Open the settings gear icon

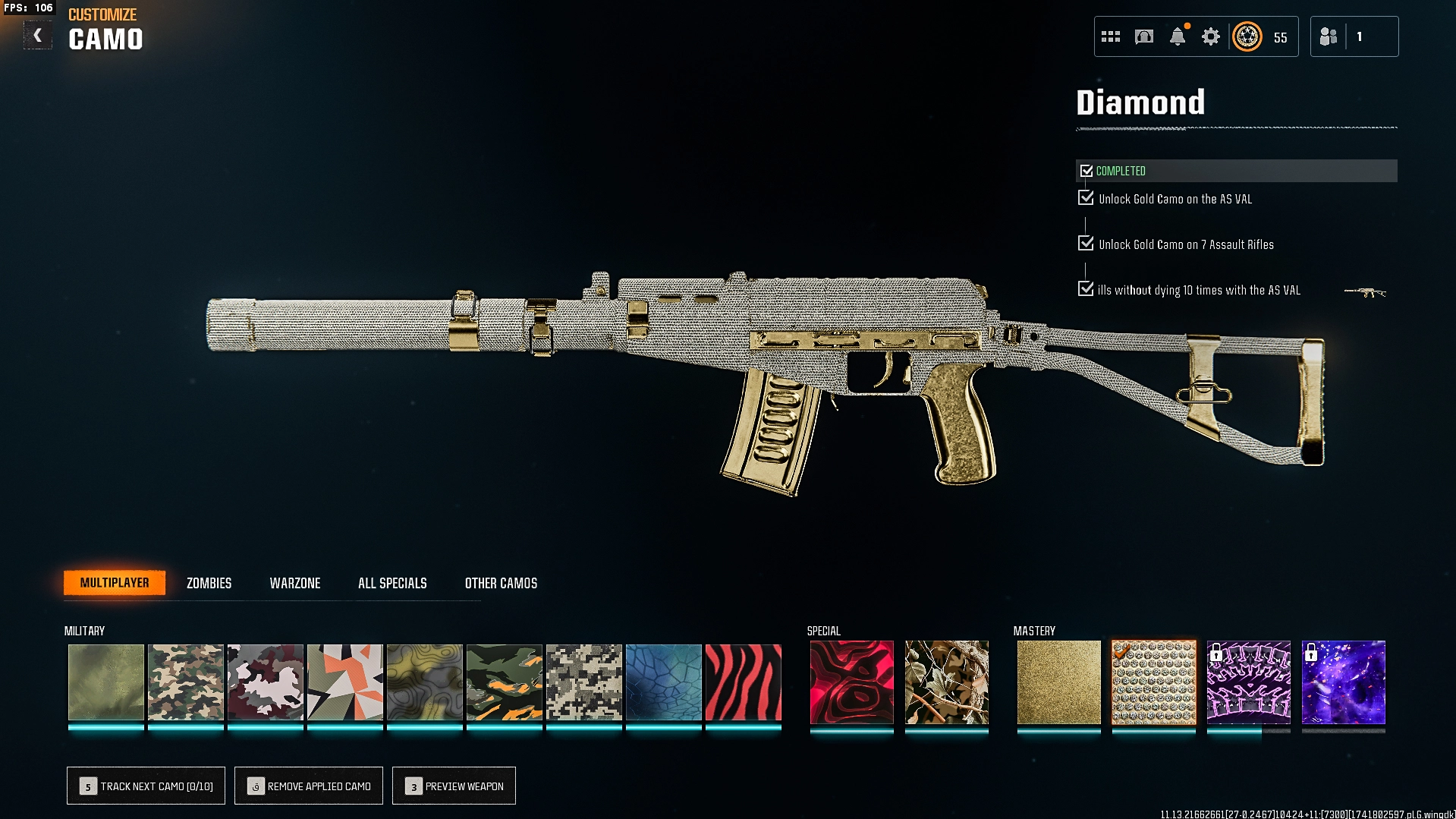(1210, 36)
